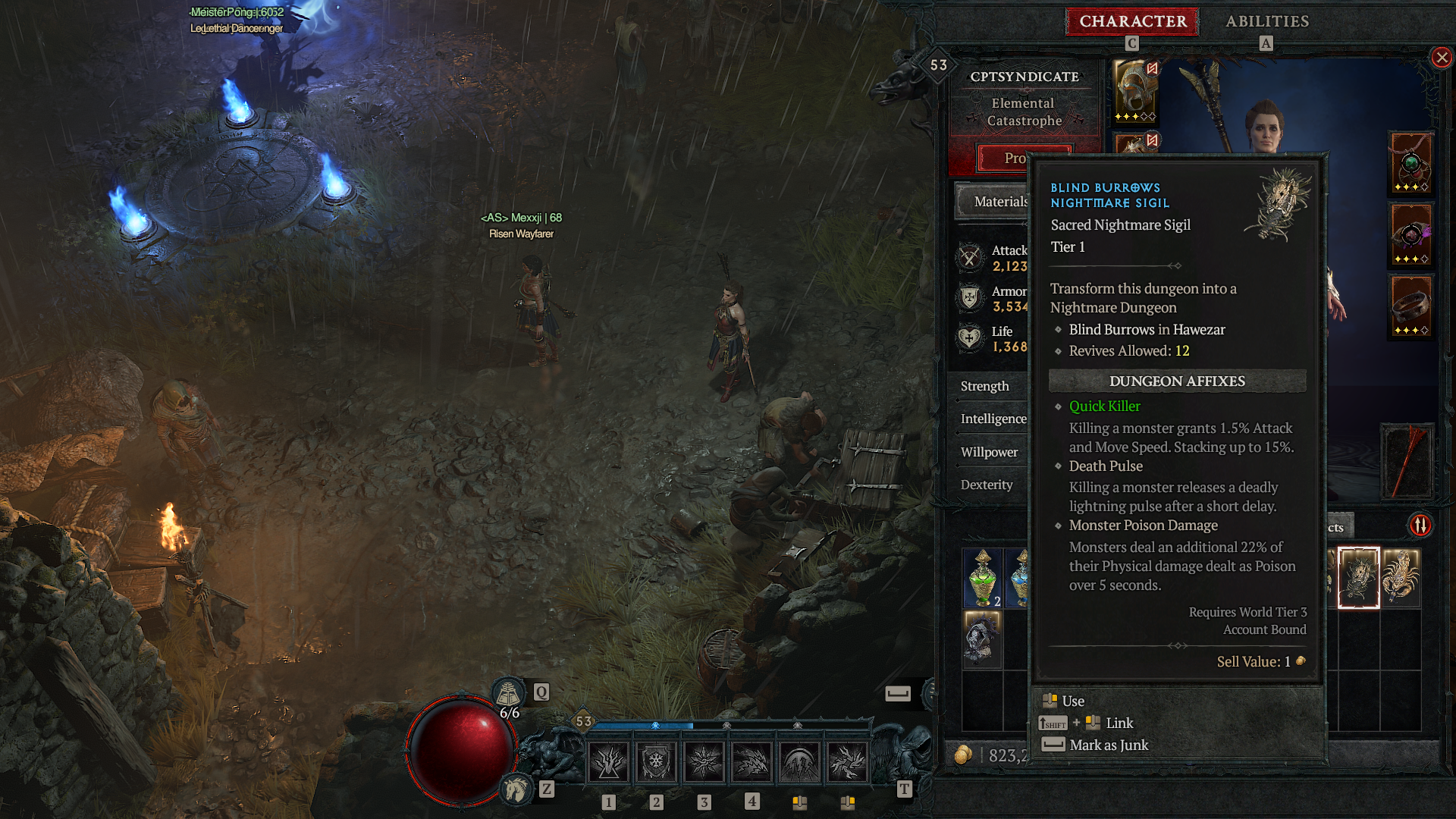Screen dimensions: 1456x819
Task: Cast the lightning skill bound to key 4
Action: (x=752, y=762)
